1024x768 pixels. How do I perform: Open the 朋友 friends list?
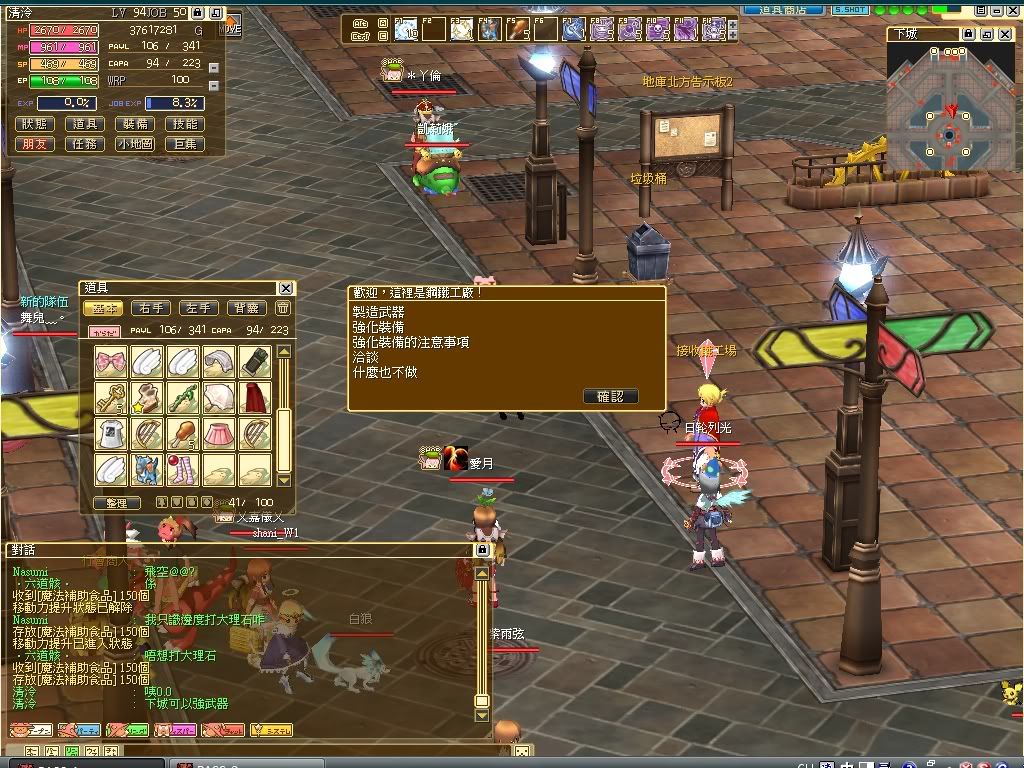pyautogui.click(x=34, y=144)
